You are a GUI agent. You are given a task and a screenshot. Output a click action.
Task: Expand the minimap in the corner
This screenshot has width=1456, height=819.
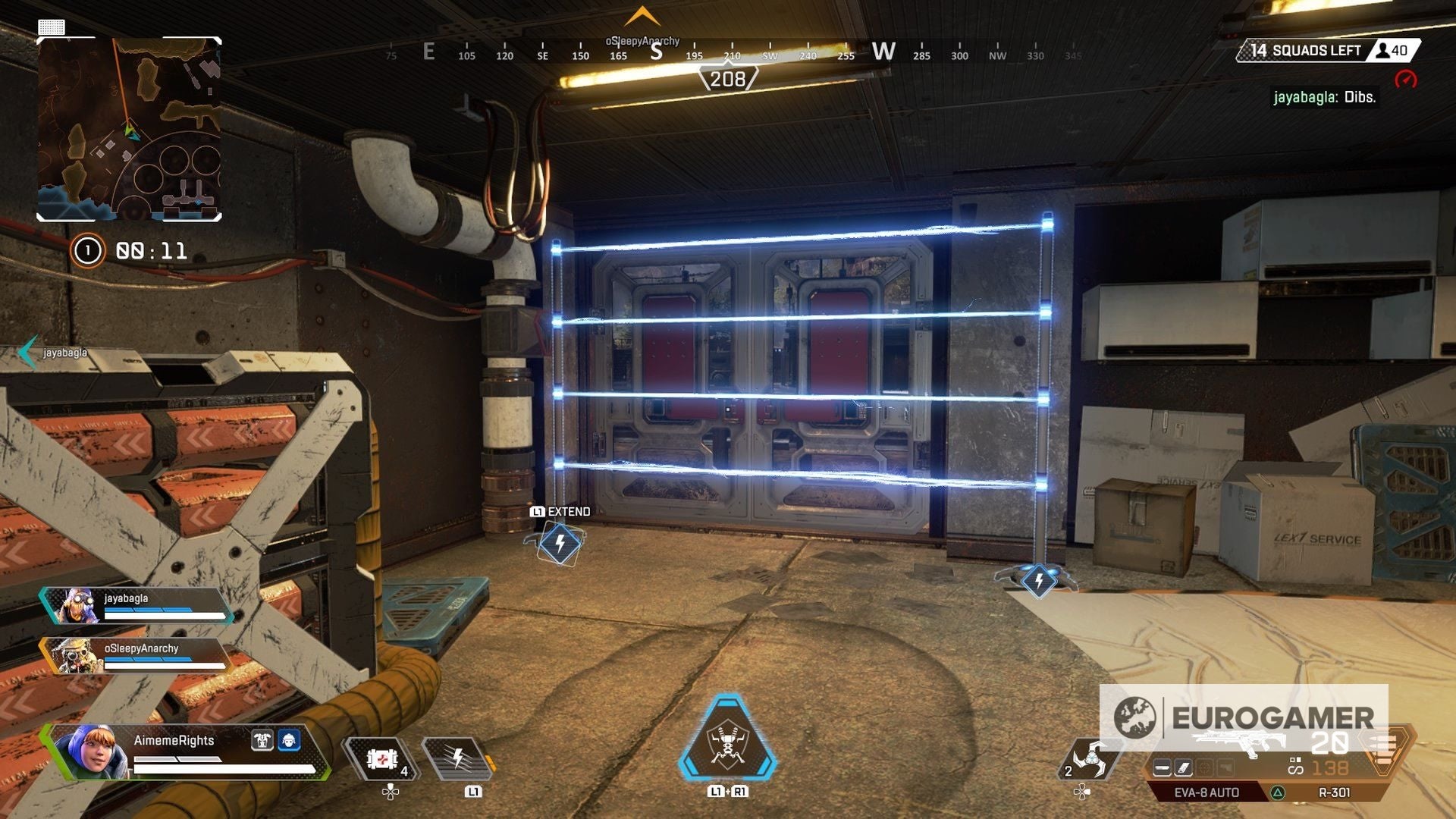[129, 129]
